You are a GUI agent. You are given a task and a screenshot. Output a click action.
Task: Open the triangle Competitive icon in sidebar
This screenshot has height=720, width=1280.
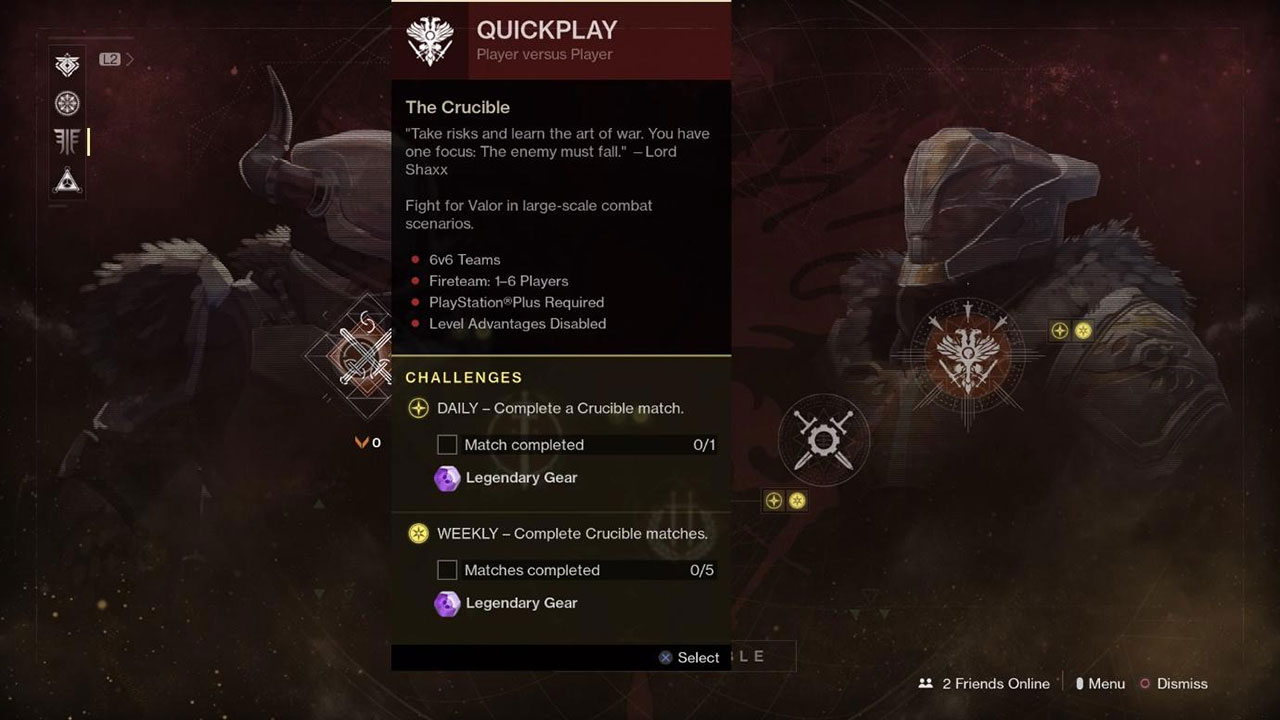66,182
